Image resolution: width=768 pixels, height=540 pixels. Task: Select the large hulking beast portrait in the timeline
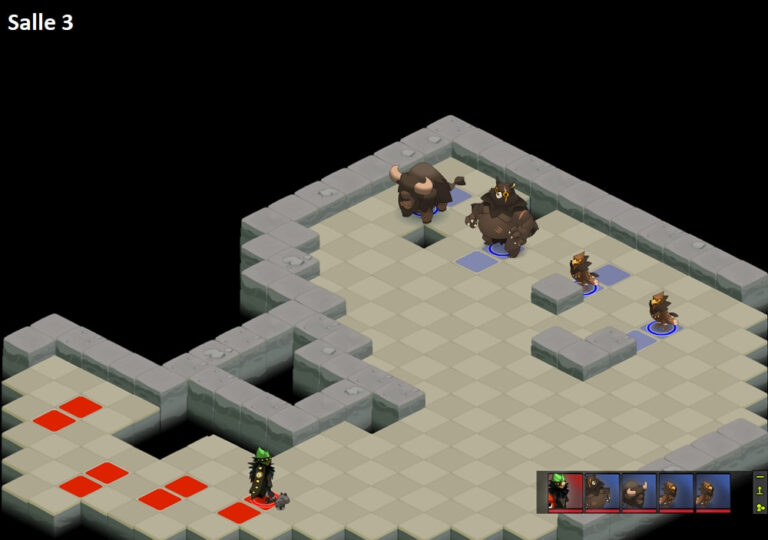click(x=601, y=491)
